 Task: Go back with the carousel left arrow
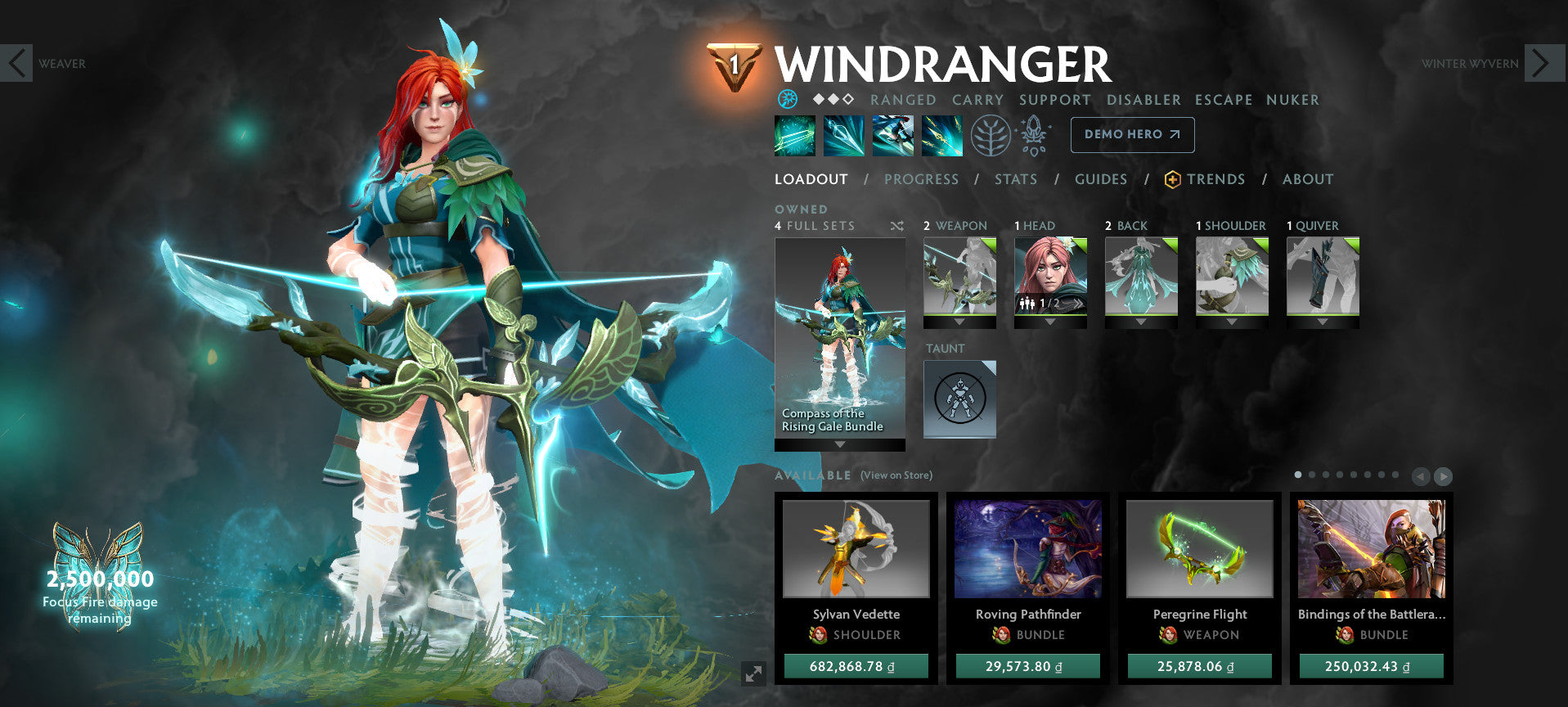(1421, 475)
